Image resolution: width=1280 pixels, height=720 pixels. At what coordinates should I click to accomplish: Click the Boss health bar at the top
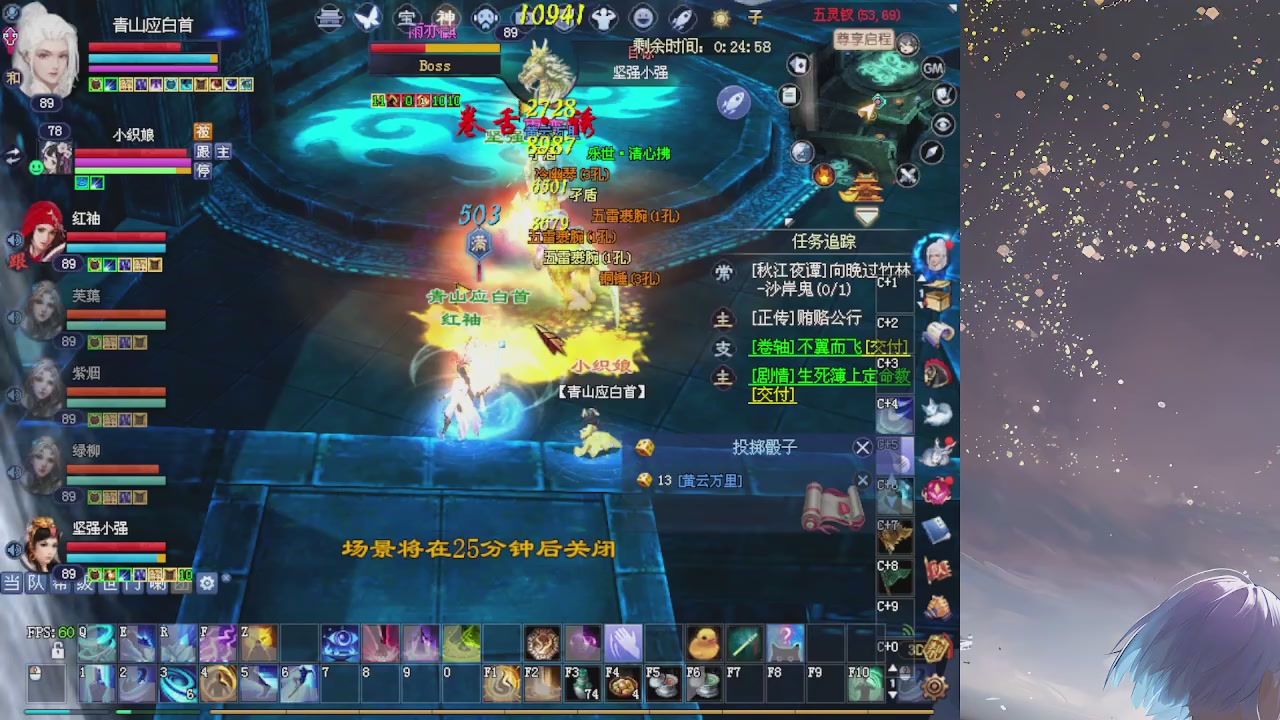tap(435, 50)
